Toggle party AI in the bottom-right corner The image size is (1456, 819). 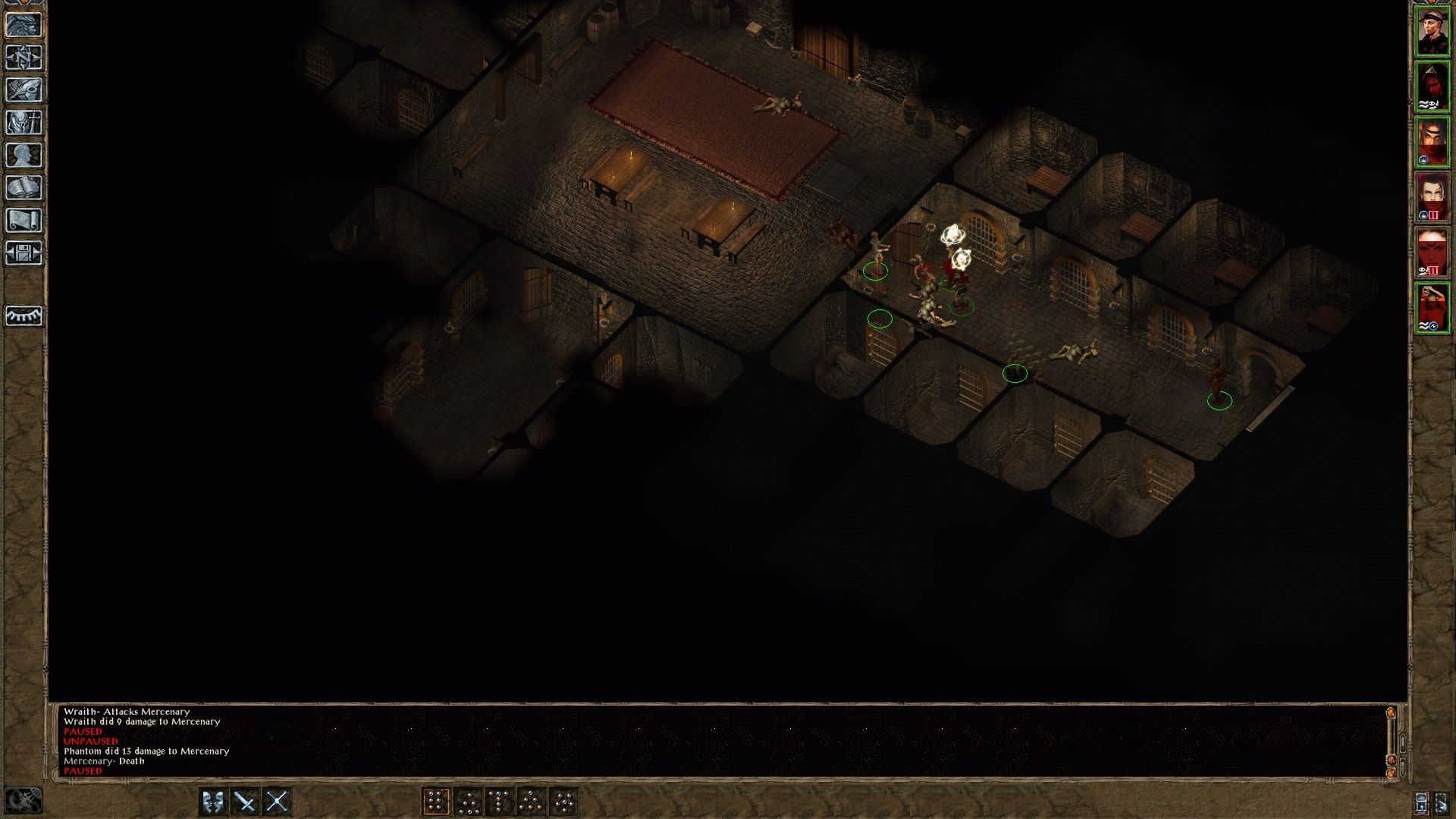(1442, 802)
